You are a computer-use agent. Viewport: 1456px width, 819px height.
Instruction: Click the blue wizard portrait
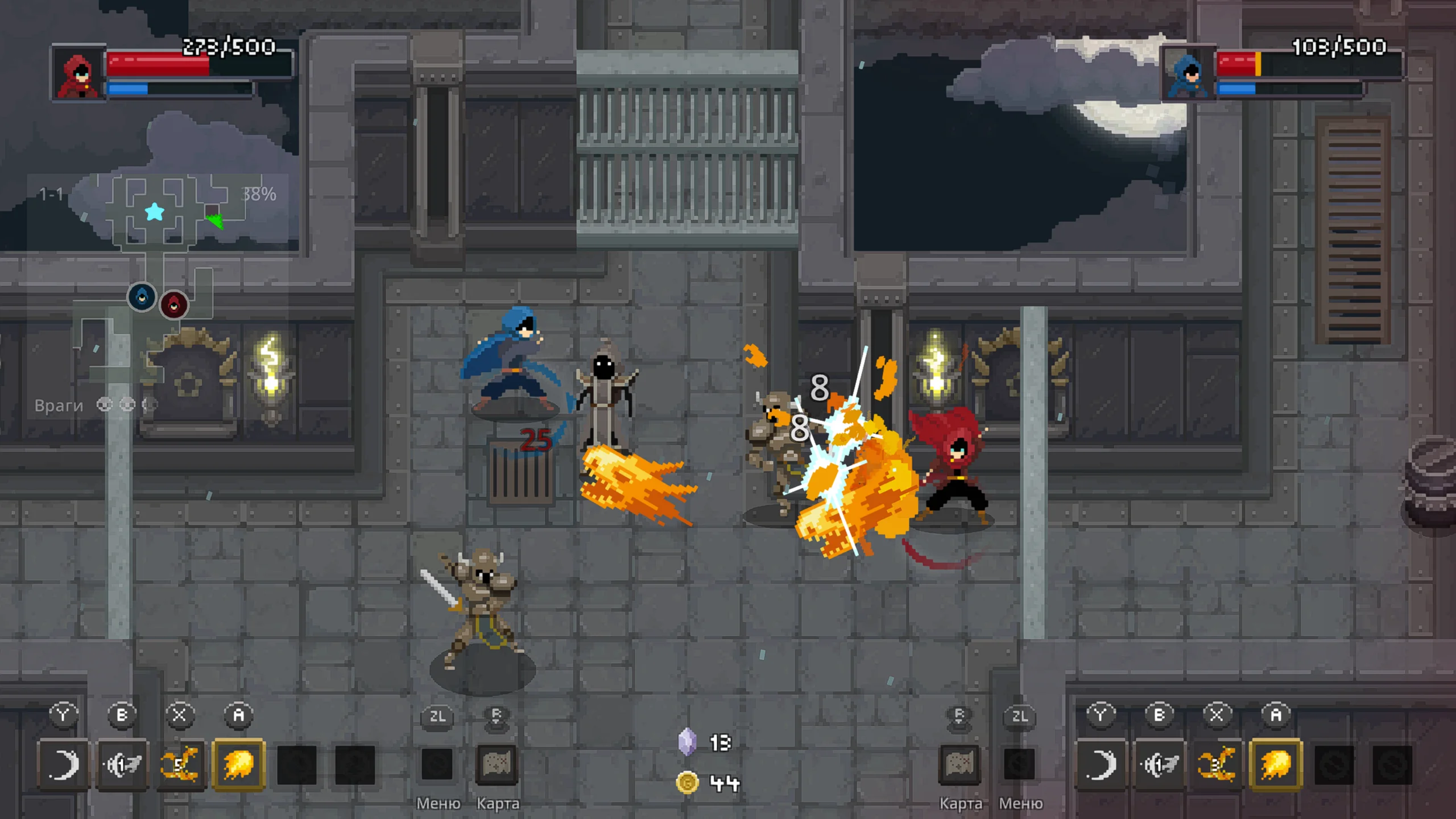1188,74
